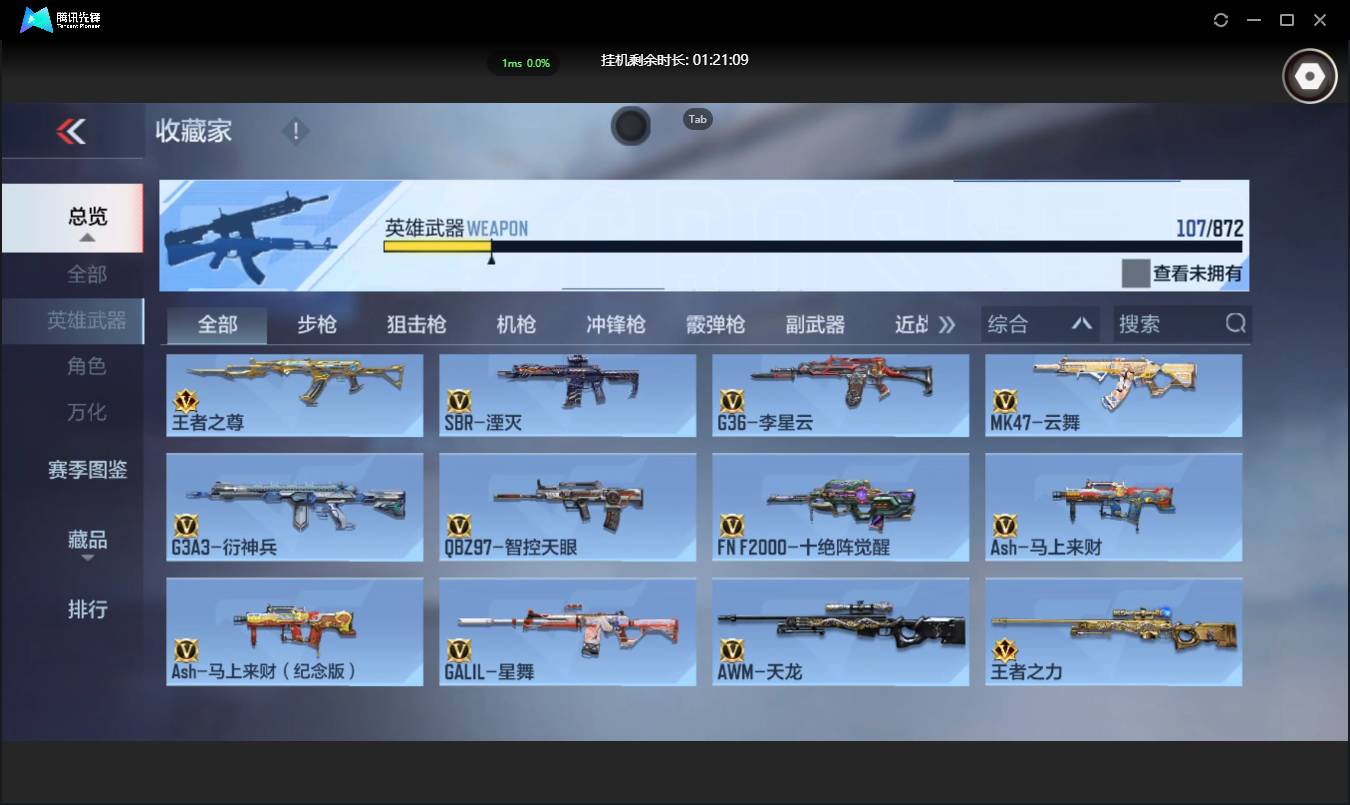
Task: Switch to the 狙击枪 tab
Action: [x=415, y=324]
